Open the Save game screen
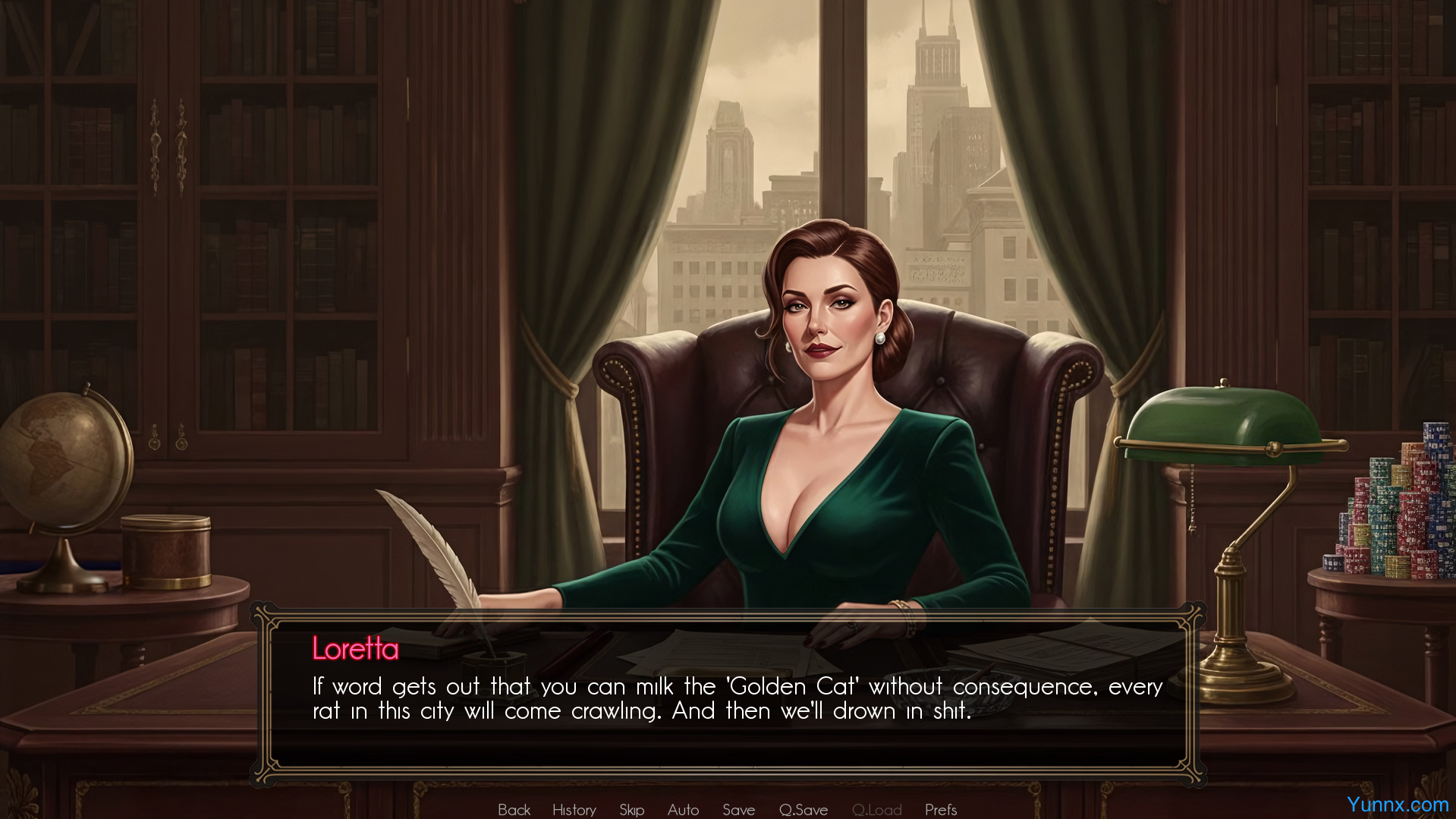 pos(738,810)
